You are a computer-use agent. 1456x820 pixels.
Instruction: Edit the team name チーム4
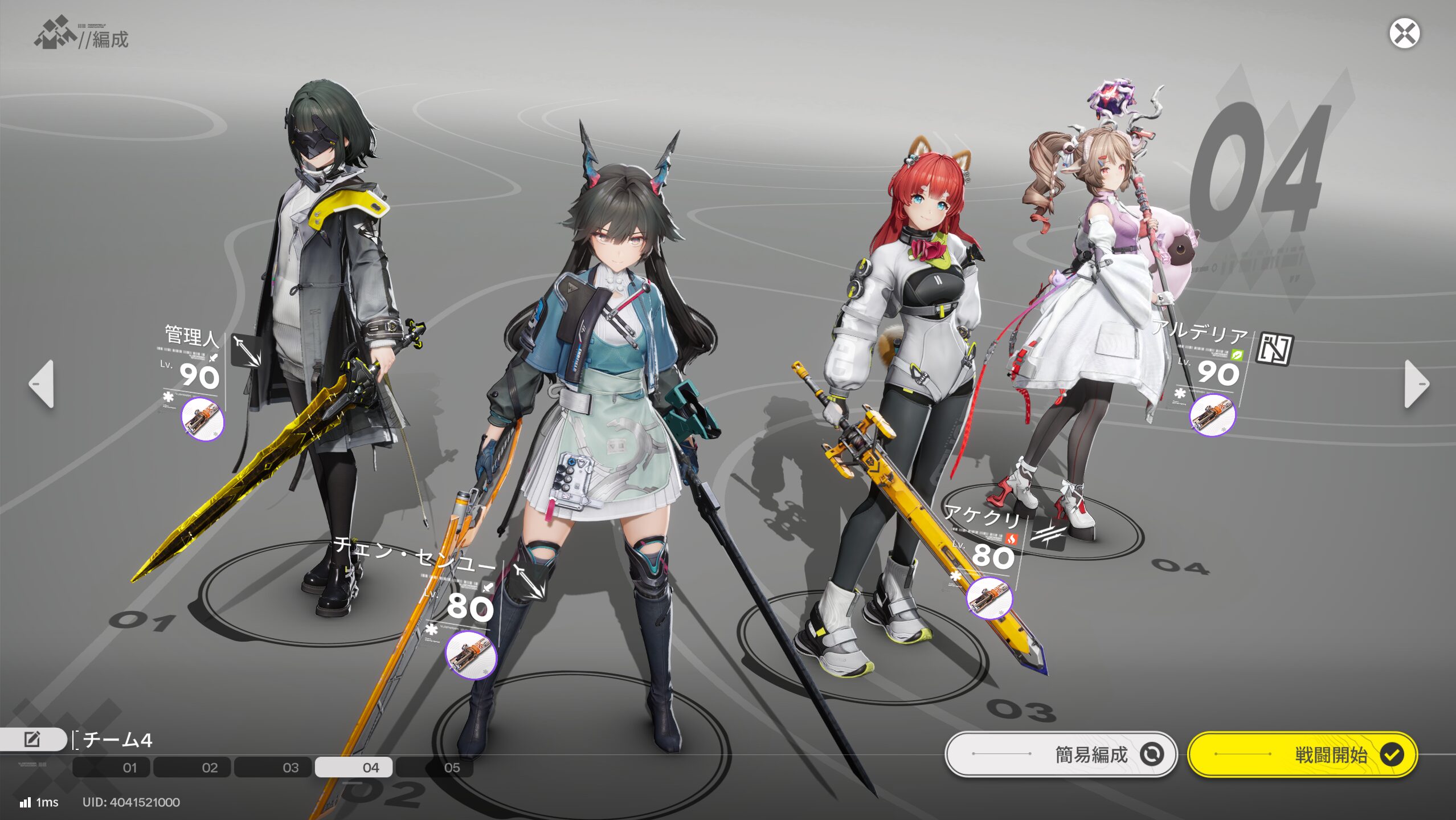coord(32,740)
